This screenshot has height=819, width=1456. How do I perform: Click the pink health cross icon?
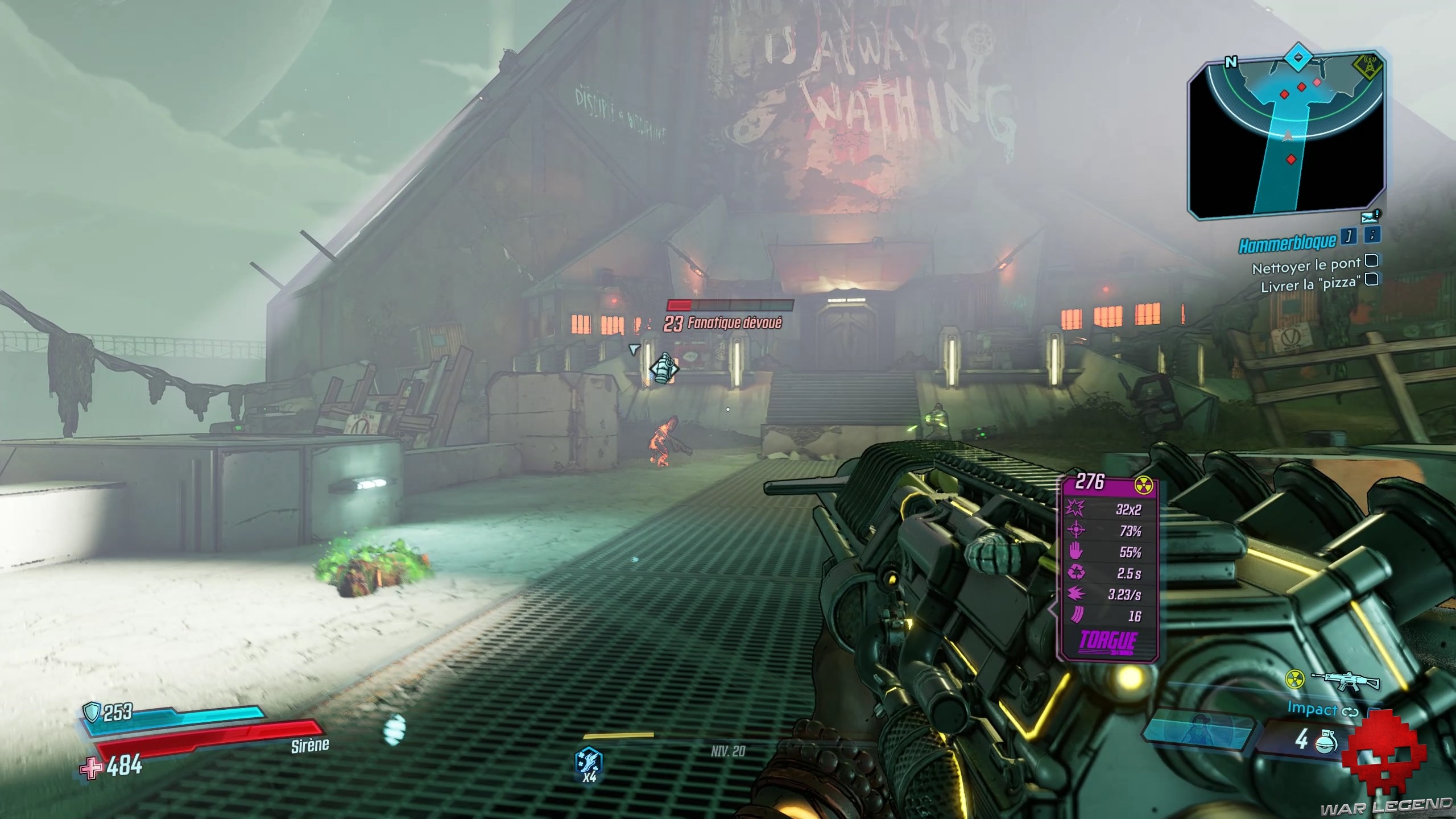tap(90, 768)
